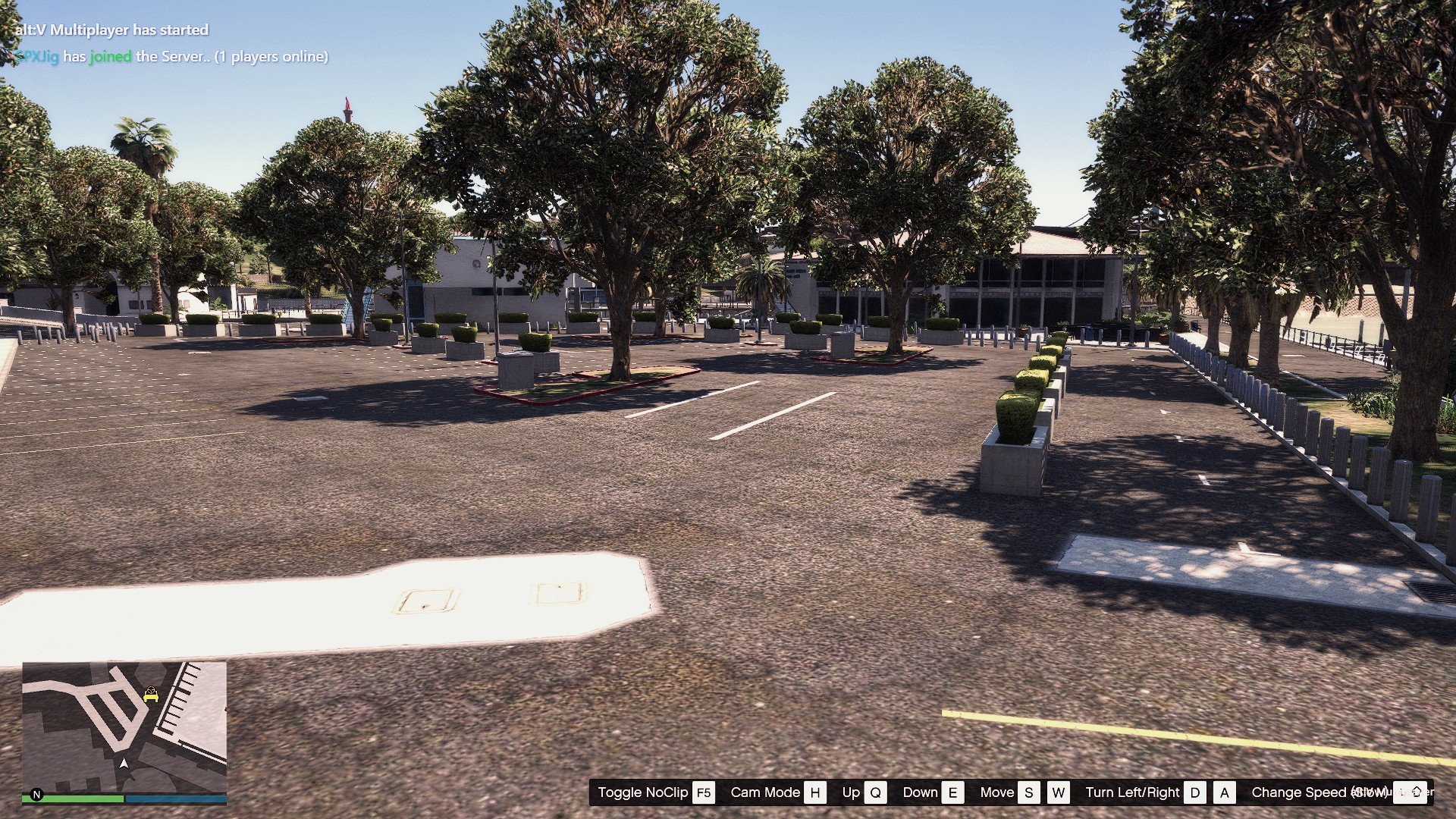Click the white player arrow on minimap

[x=124, y=763]
